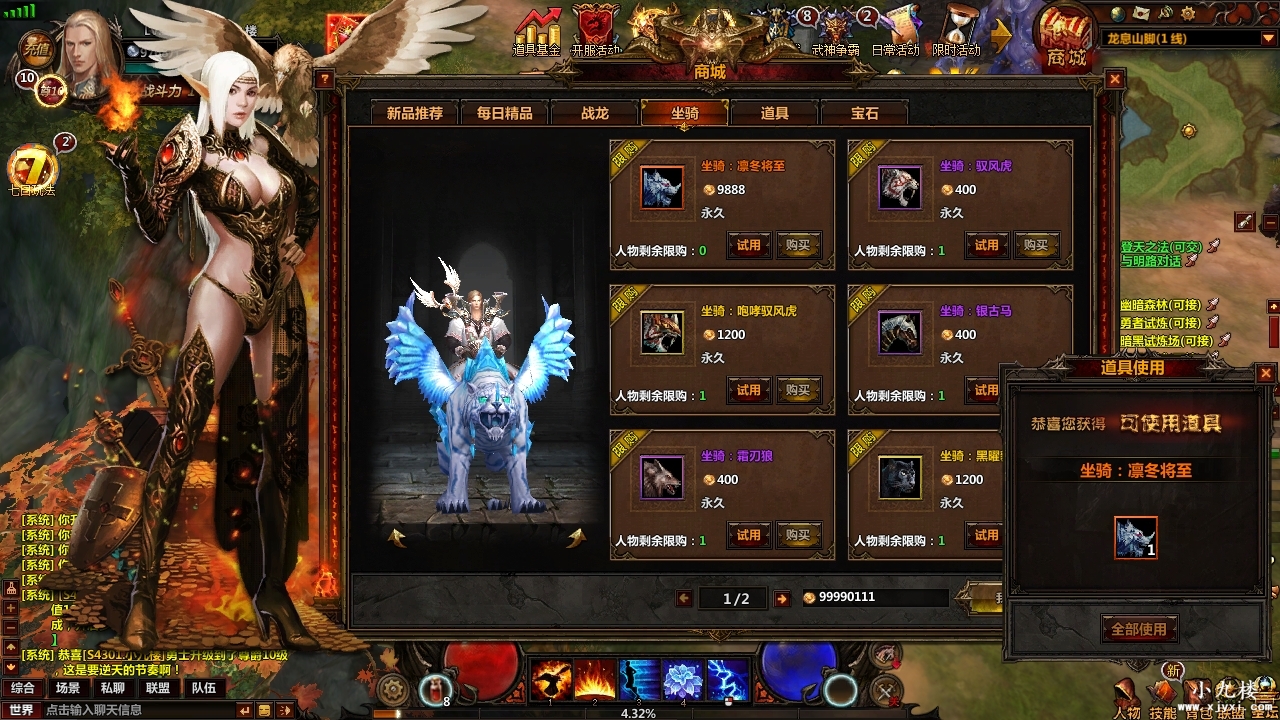The width and height of the screenshot is (1280, 720).
Task: Buy the 霜刃狼 mount
Action: tap(798, 535)
